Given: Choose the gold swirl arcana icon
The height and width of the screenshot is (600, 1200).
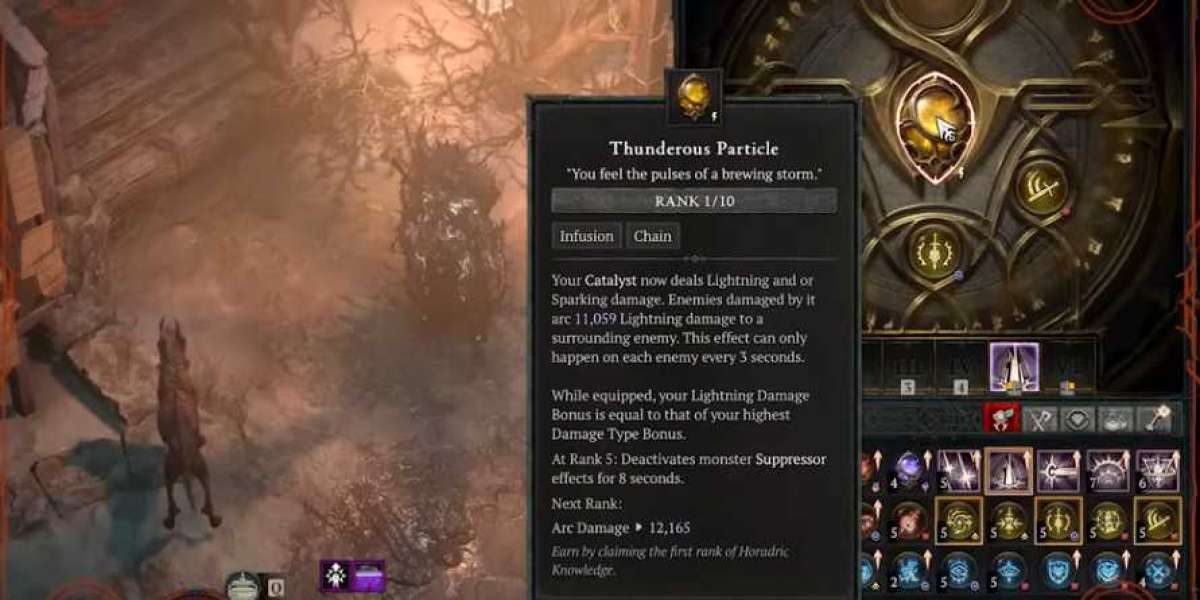Looking at the screenshot, I should pos(957,519).
